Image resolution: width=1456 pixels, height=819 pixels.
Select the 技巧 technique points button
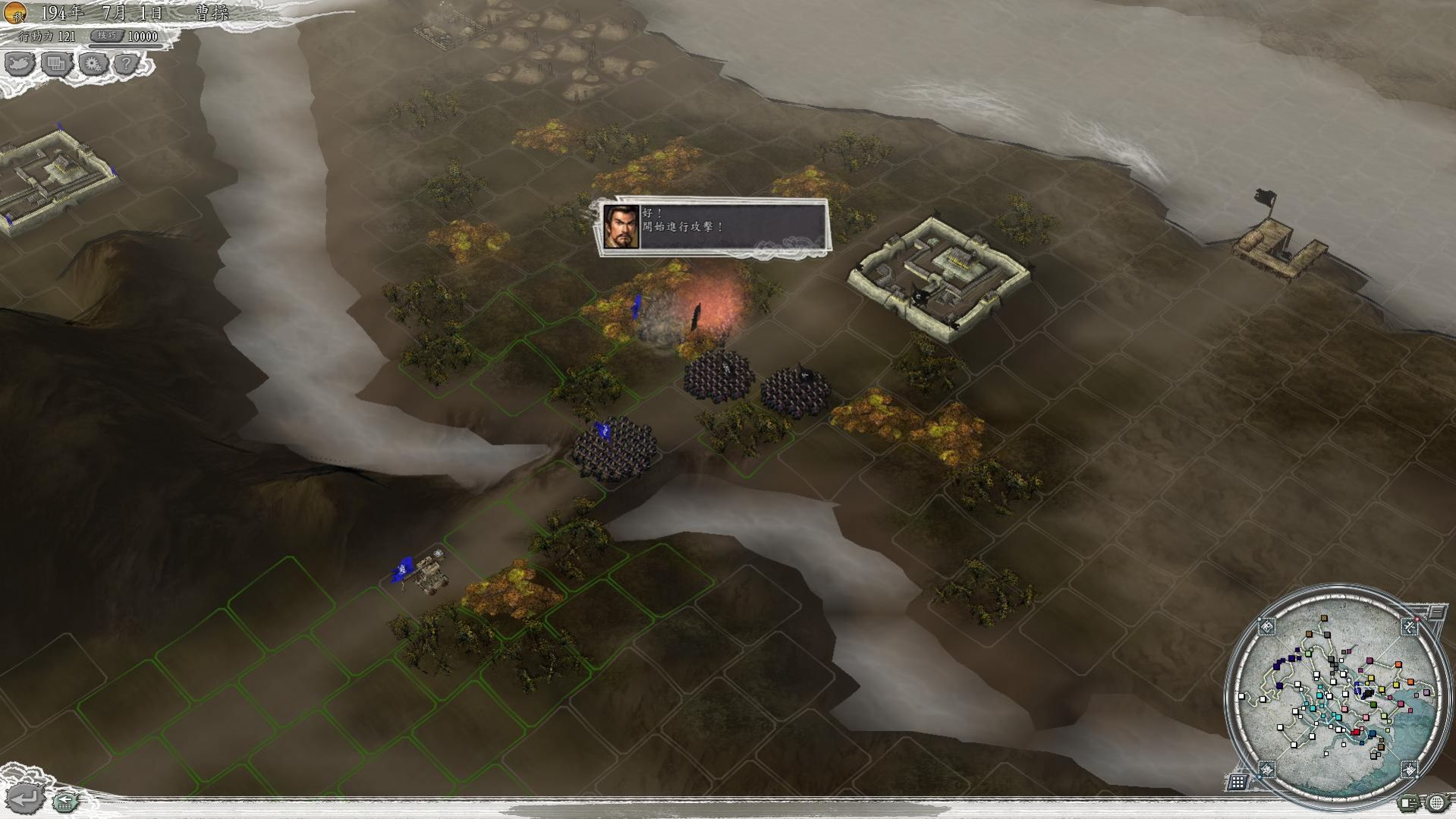click(107, 36)
